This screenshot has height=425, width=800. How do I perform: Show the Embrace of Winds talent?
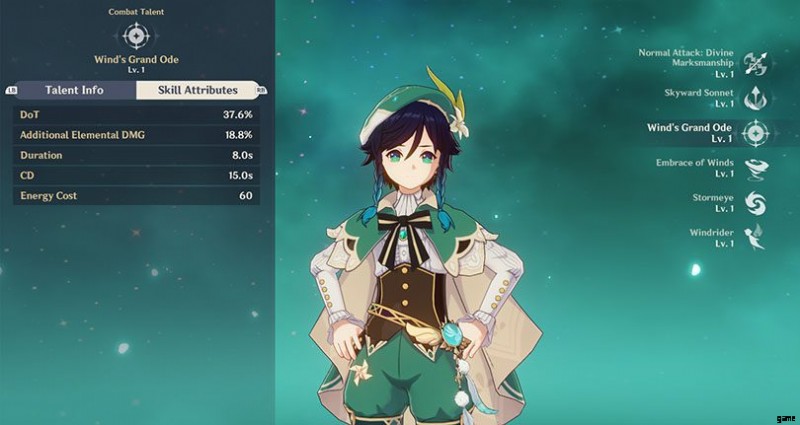pyautogui.click(x=755, y=168)
